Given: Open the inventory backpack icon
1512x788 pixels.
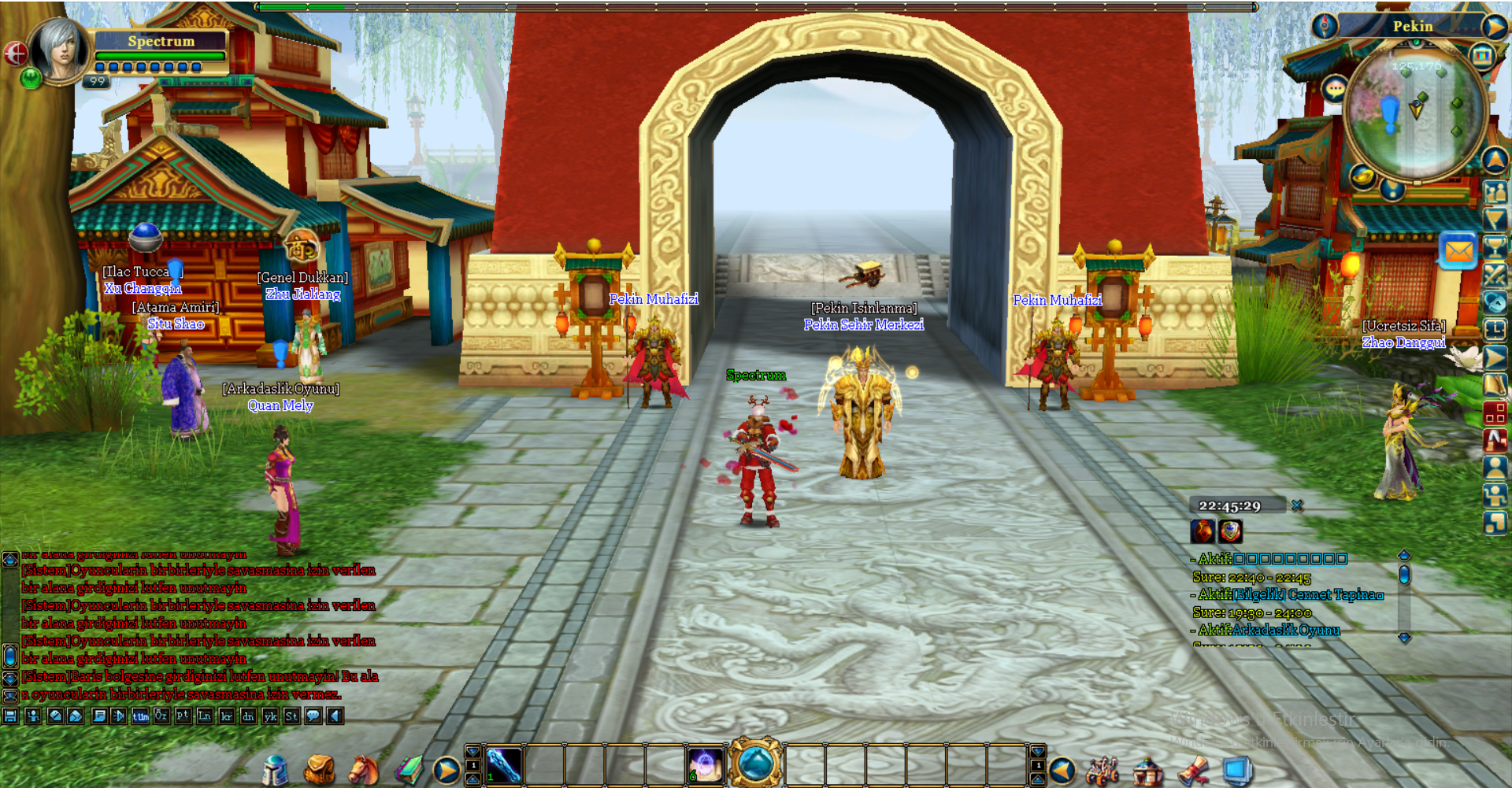Looking at the screenshot, I should tap(318, 770).
